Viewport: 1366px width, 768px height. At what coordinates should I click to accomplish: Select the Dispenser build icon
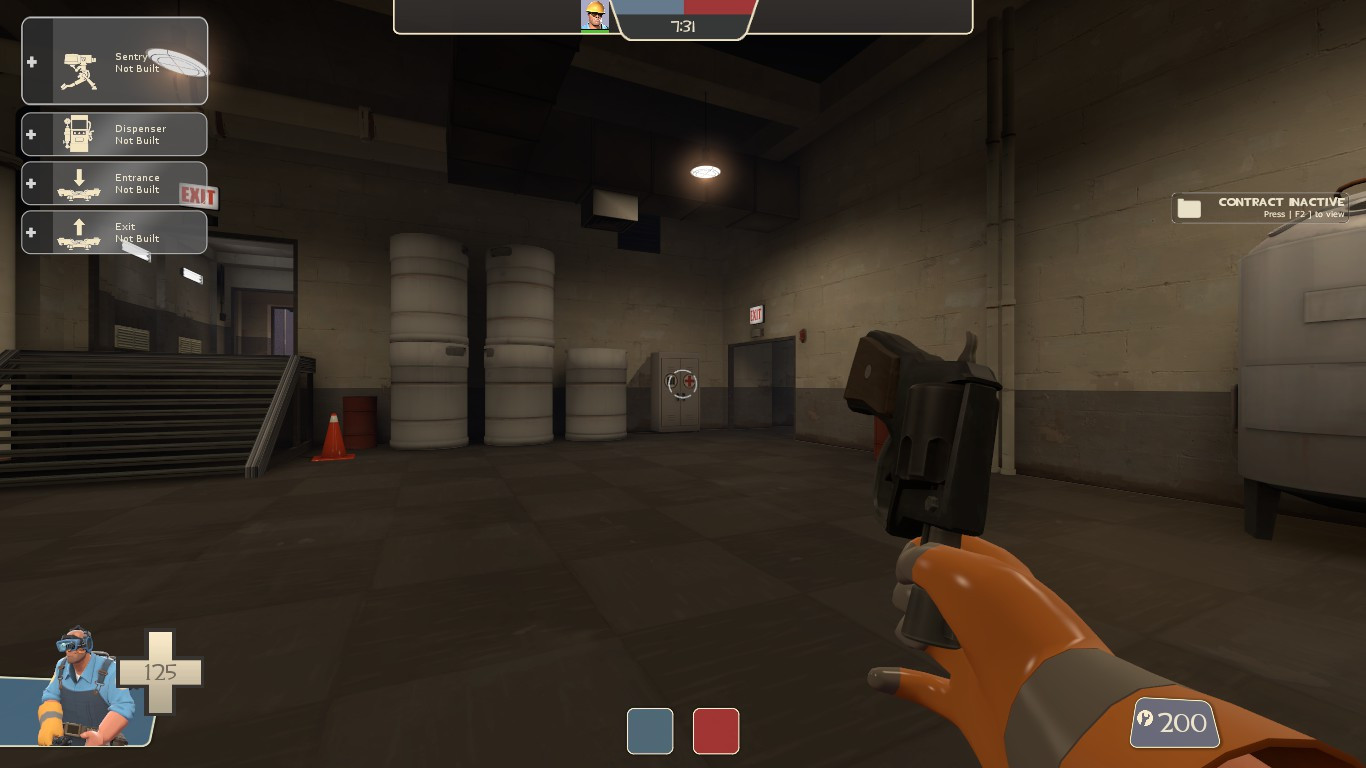tap(80, 134)
